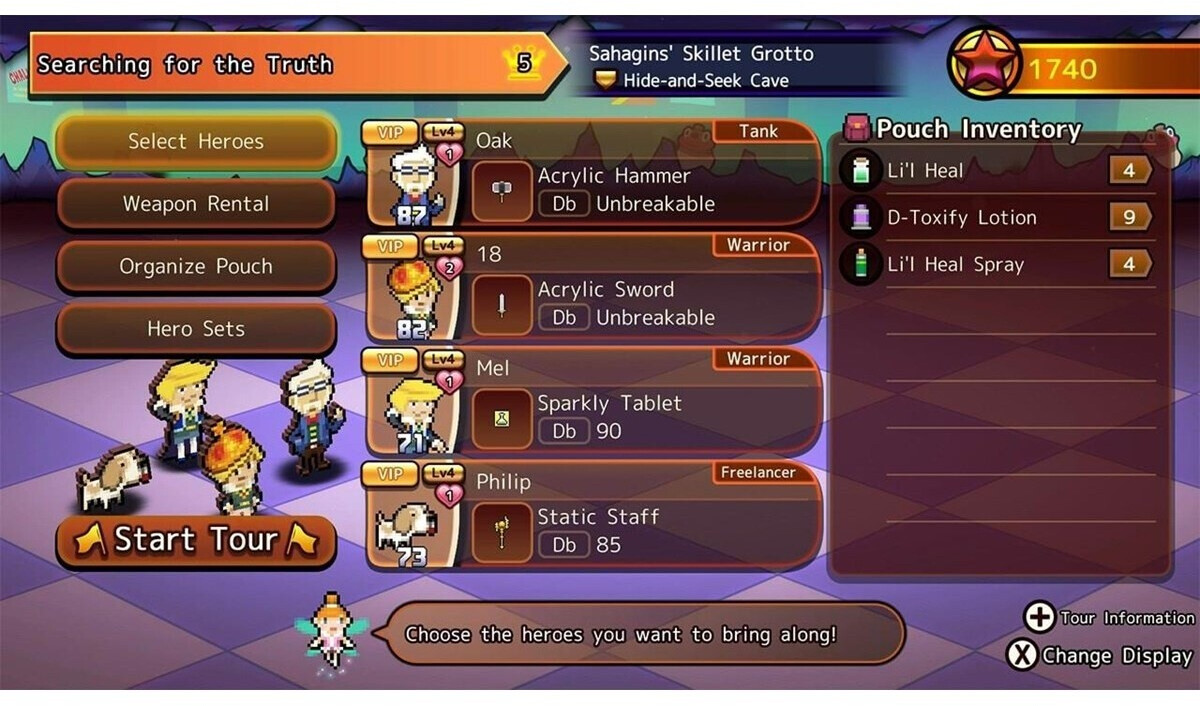Click Oak's Acrylic Hammer weapon icon
The image size is (1200, 706).
point(502,192)
